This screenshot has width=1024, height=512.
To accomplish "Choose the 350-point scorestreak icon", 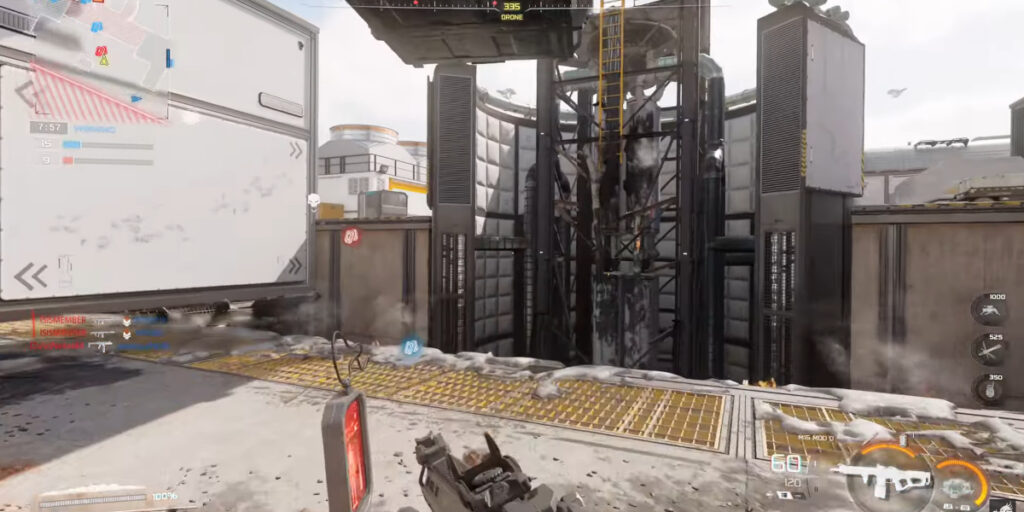I will coord(988,388).
